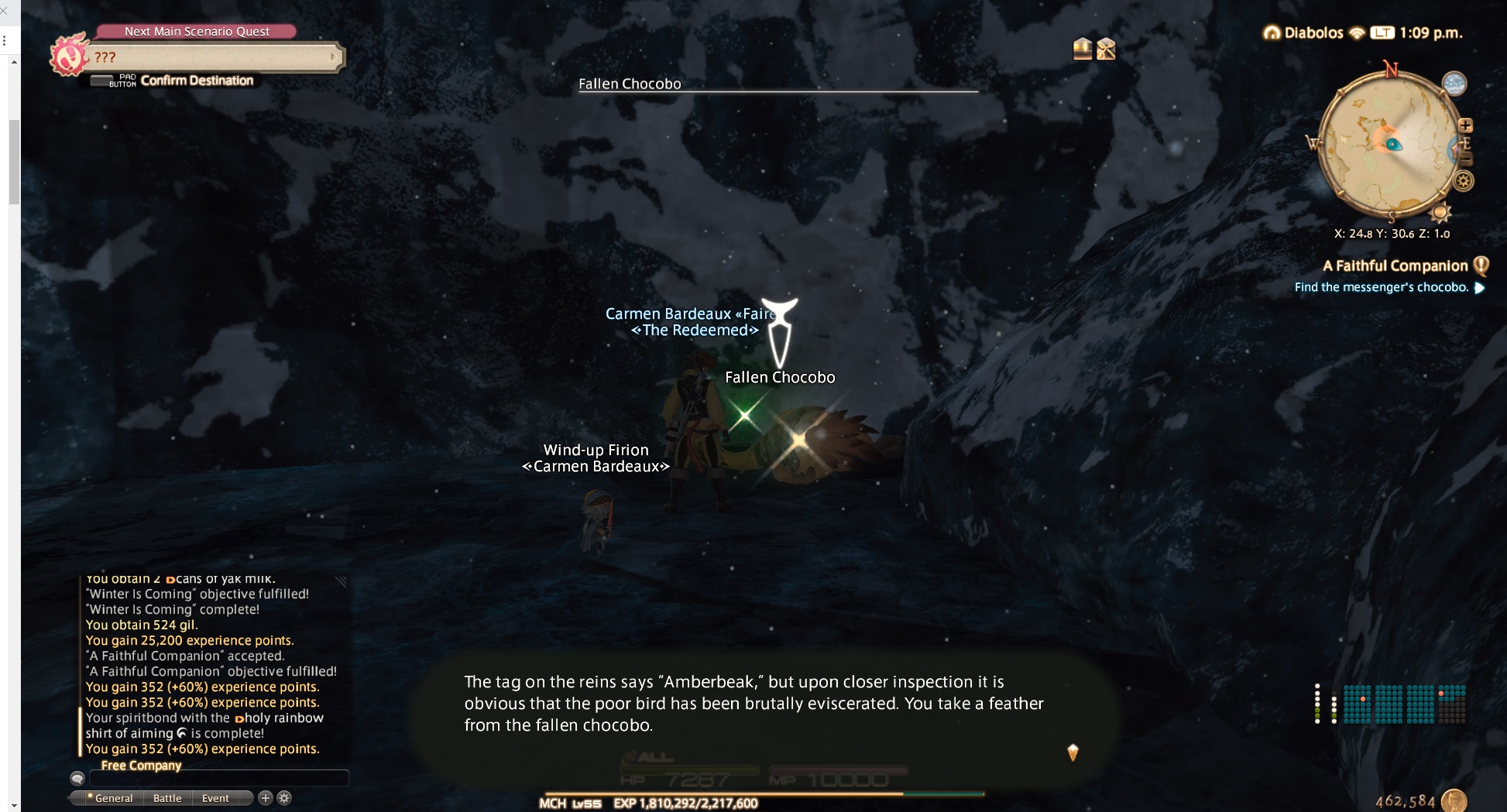This screenshot has height=812, width=1507.
Task: Open chat log settings gear
Action: [x=284, y=797]
